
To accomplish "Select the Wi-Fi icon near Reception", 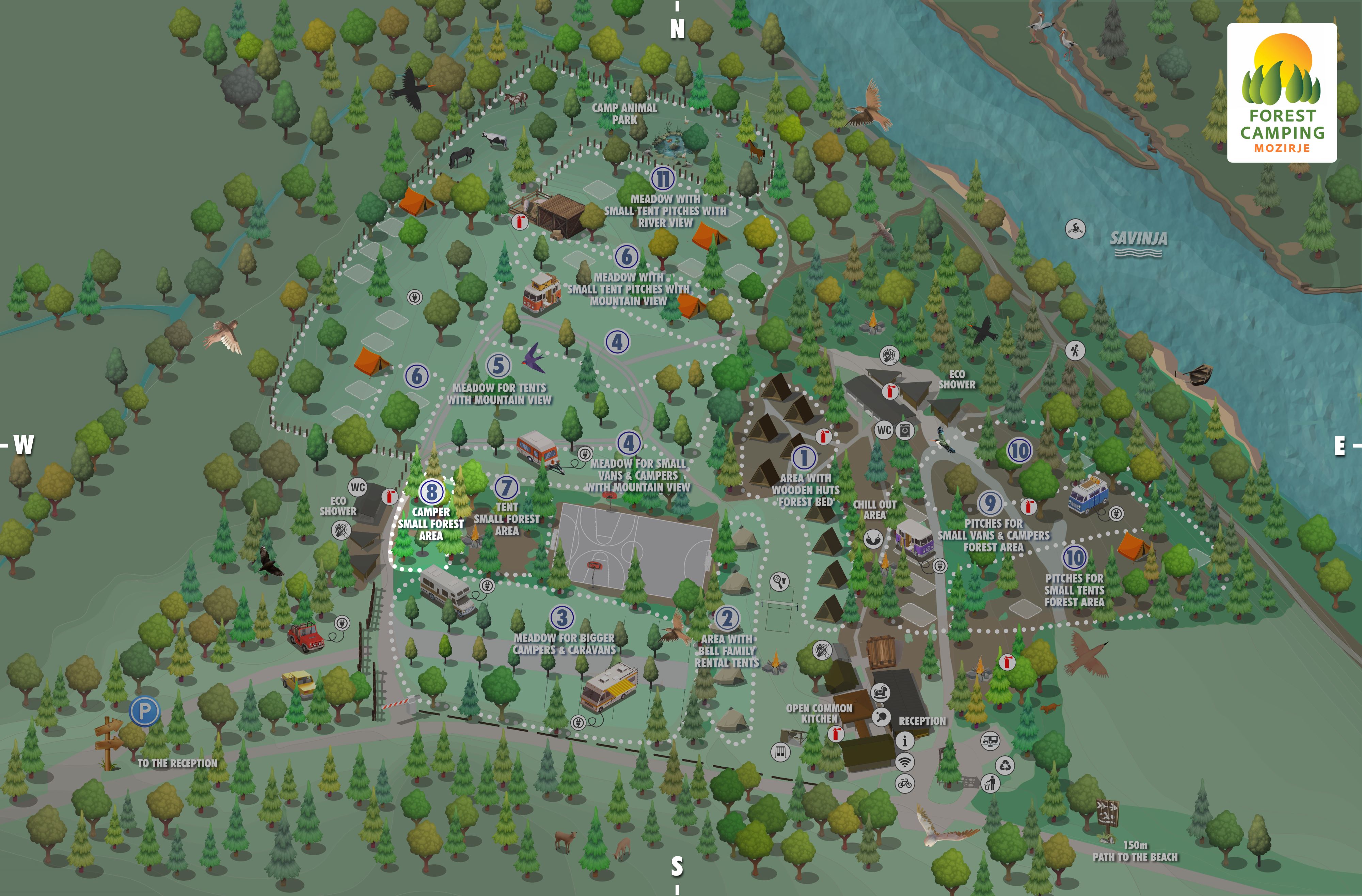I will coord(905,762).
